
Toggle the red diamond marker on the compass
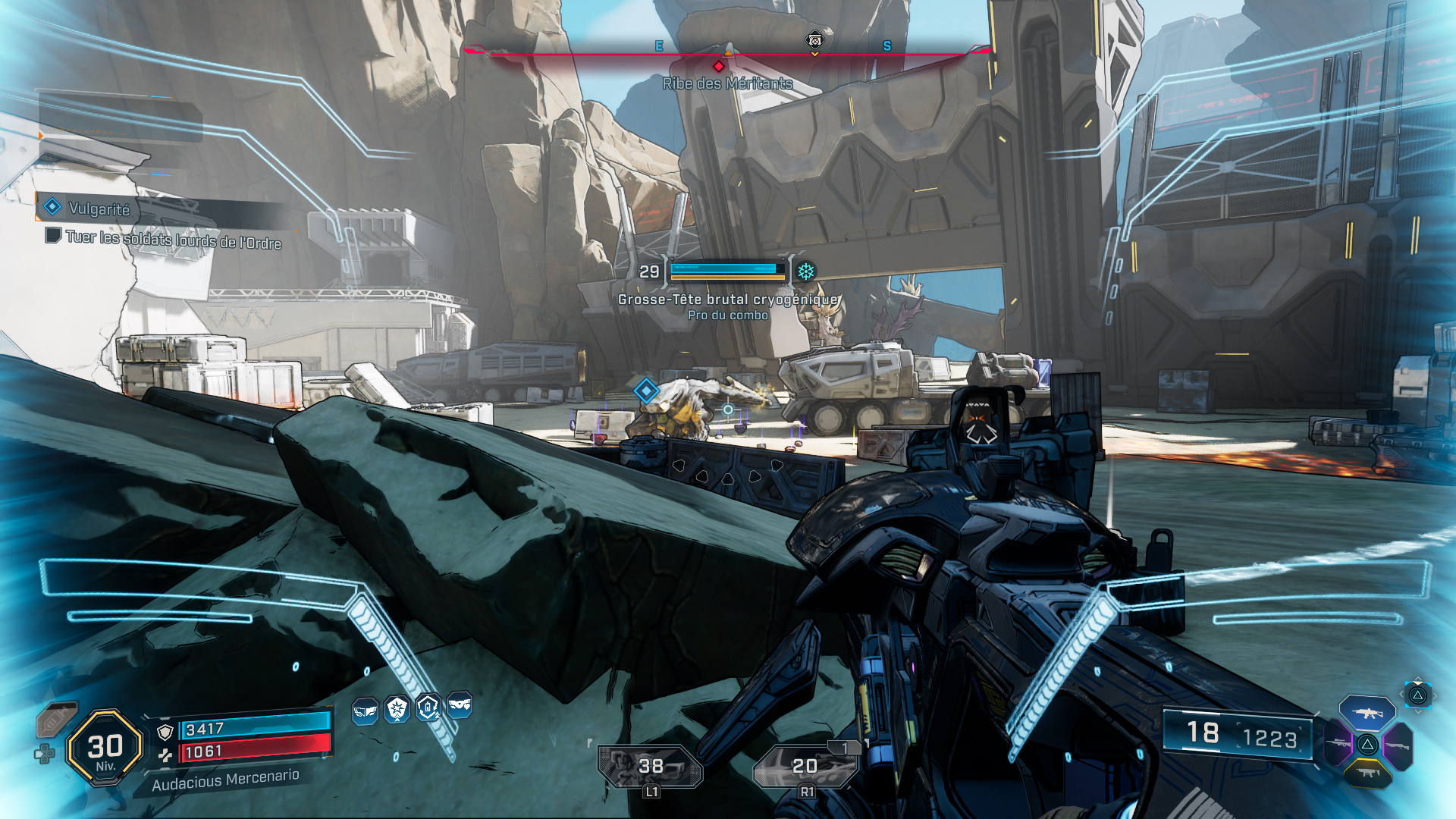coord(719,66)
